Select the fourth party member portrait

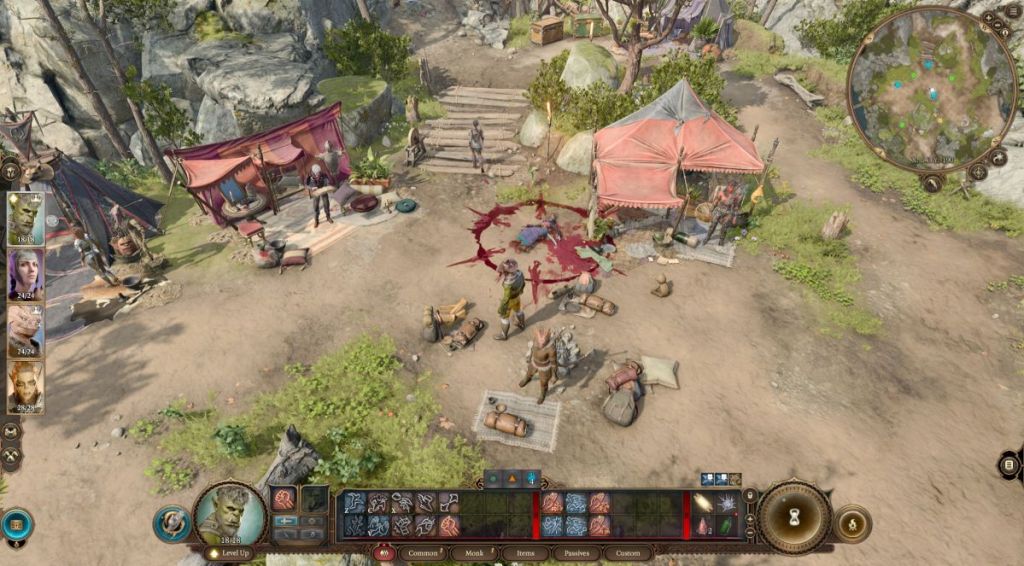pos(24,384)
